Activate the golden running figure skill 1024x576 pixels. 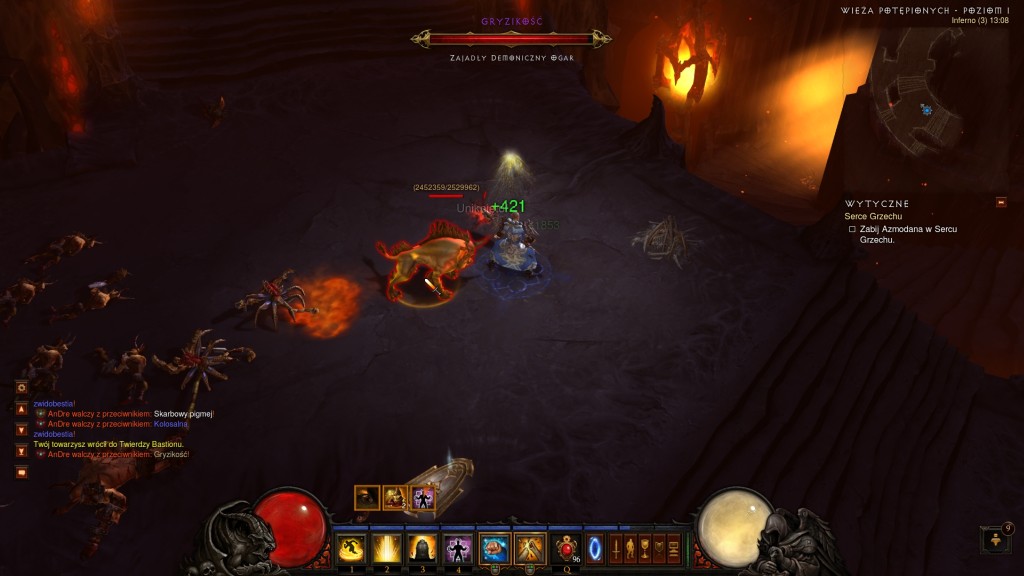(351, 548)
